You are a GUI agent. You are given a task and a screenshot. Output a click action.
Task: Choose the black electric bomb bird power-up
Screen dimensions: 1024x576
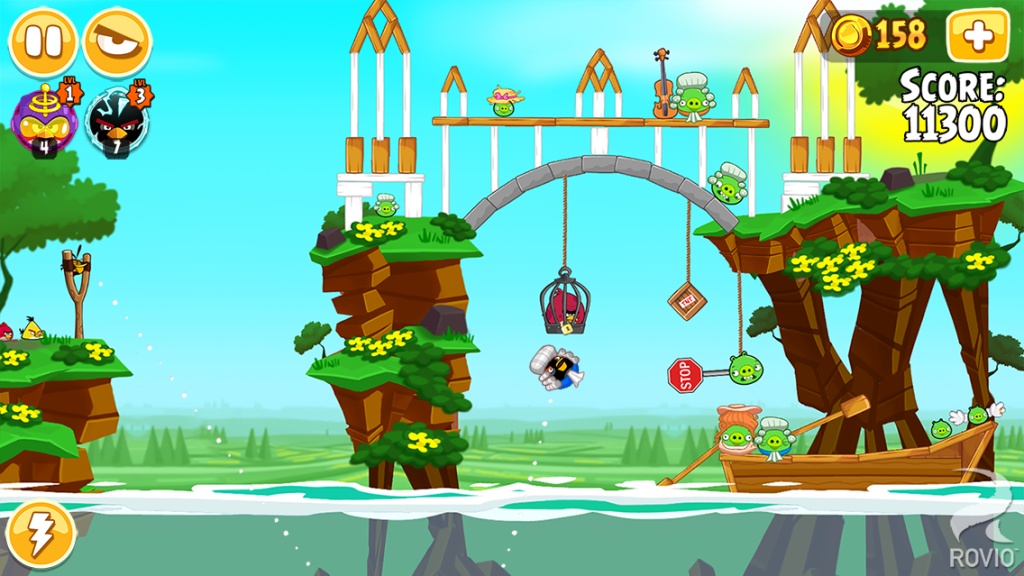point(116,119)
